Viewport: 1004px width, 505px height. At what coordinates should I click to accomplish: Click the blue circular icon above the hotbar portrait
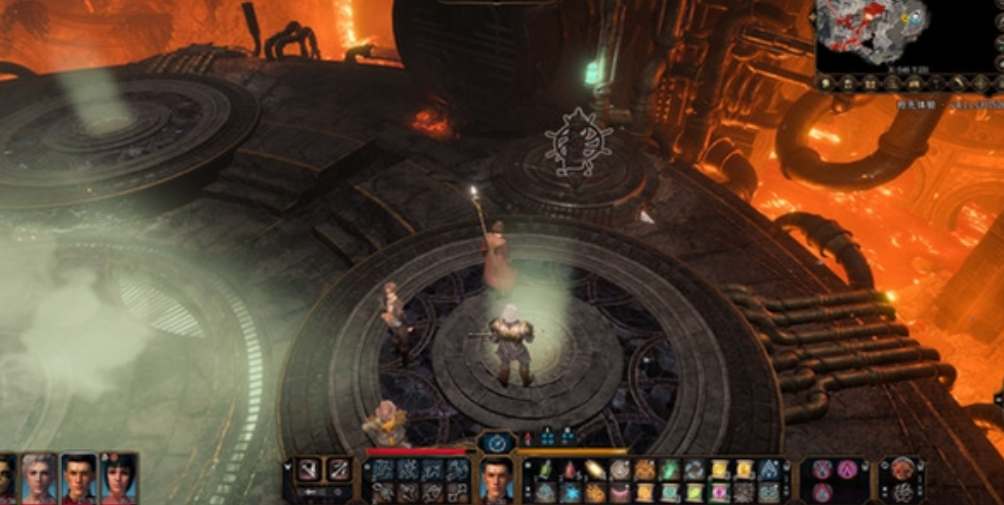coord(496,442)
